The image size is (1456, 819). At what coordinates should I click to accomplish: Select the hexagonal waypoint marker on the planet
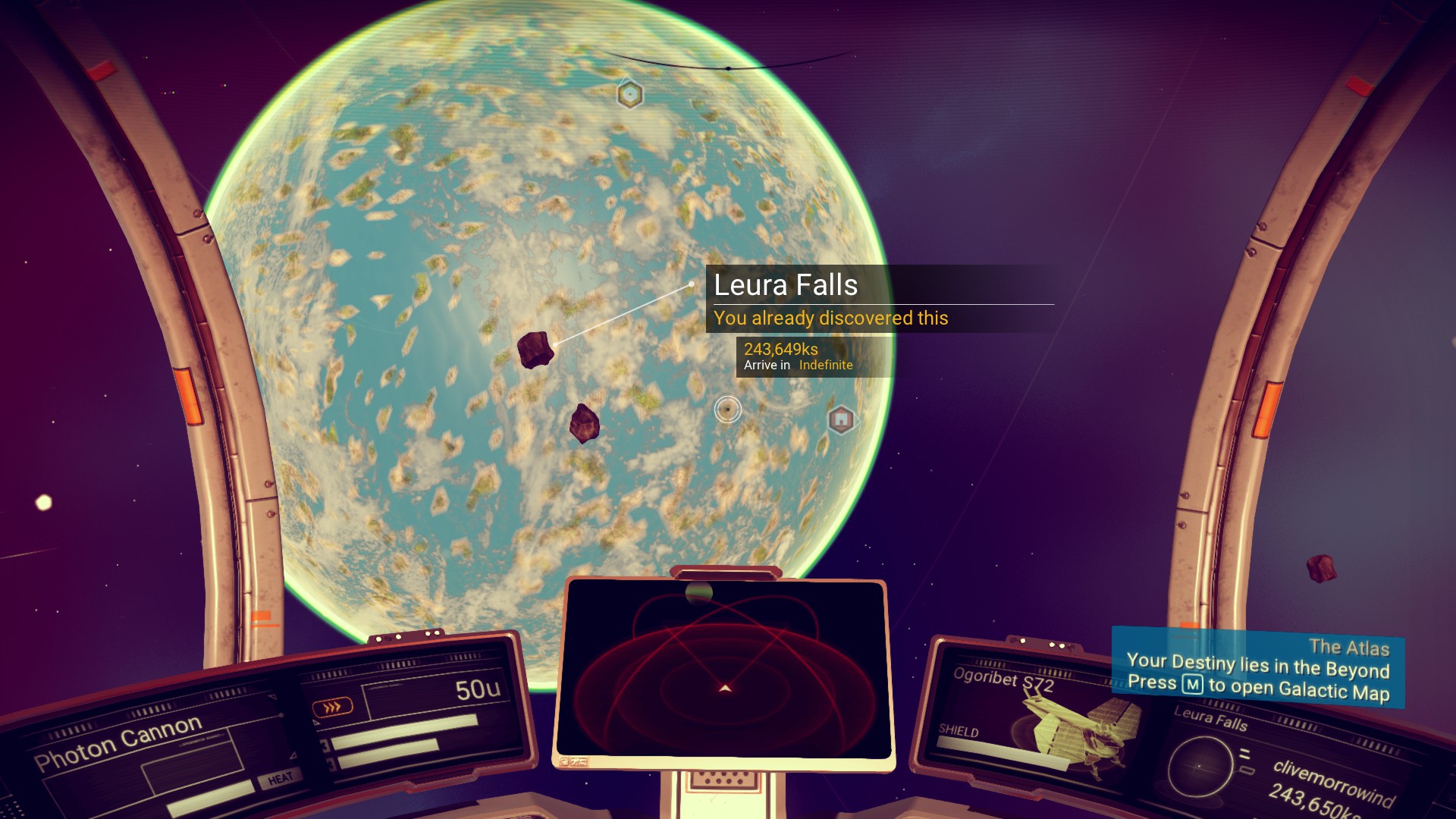629,95
